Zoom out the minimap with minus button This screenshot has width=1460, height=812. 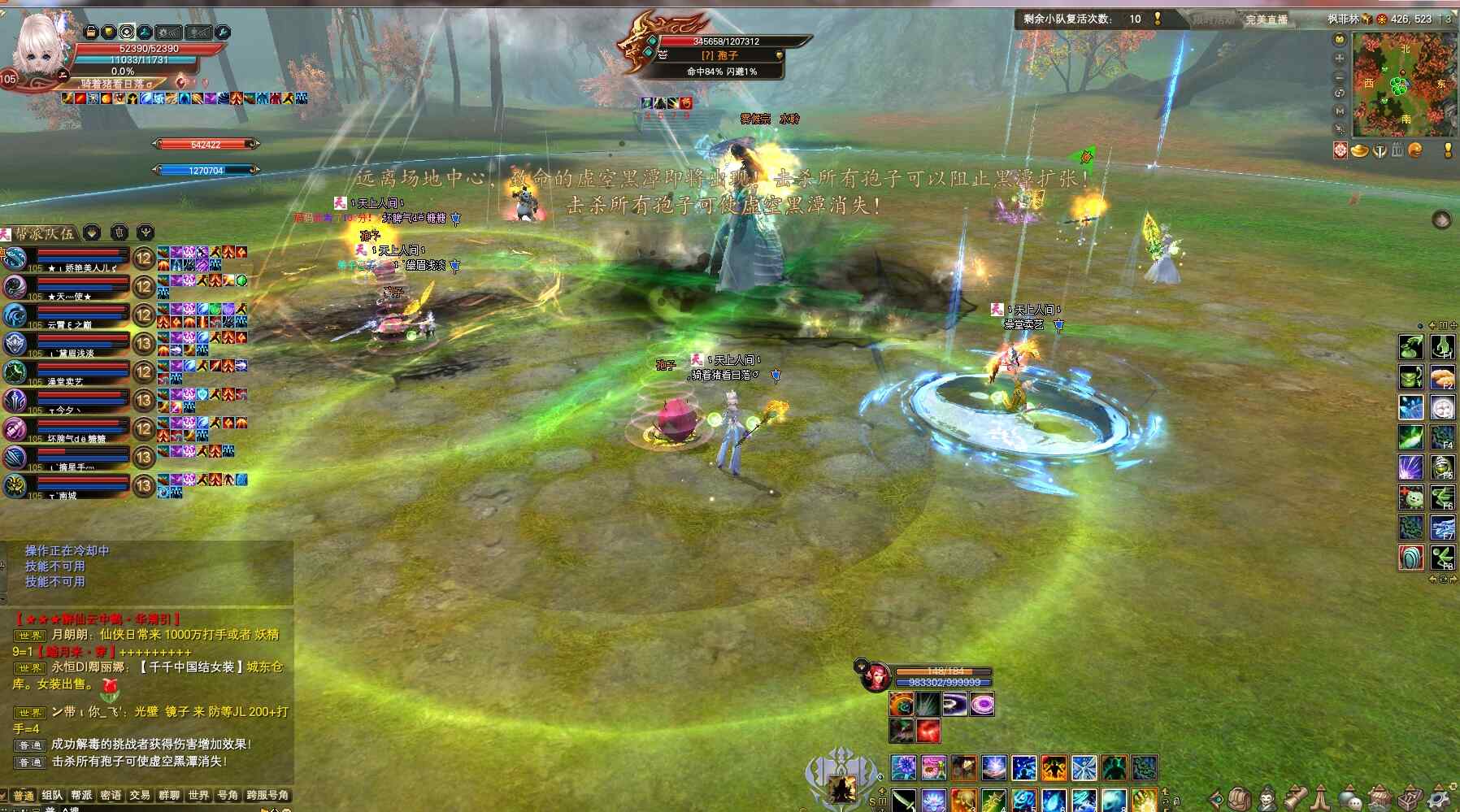pos(1340,76)
